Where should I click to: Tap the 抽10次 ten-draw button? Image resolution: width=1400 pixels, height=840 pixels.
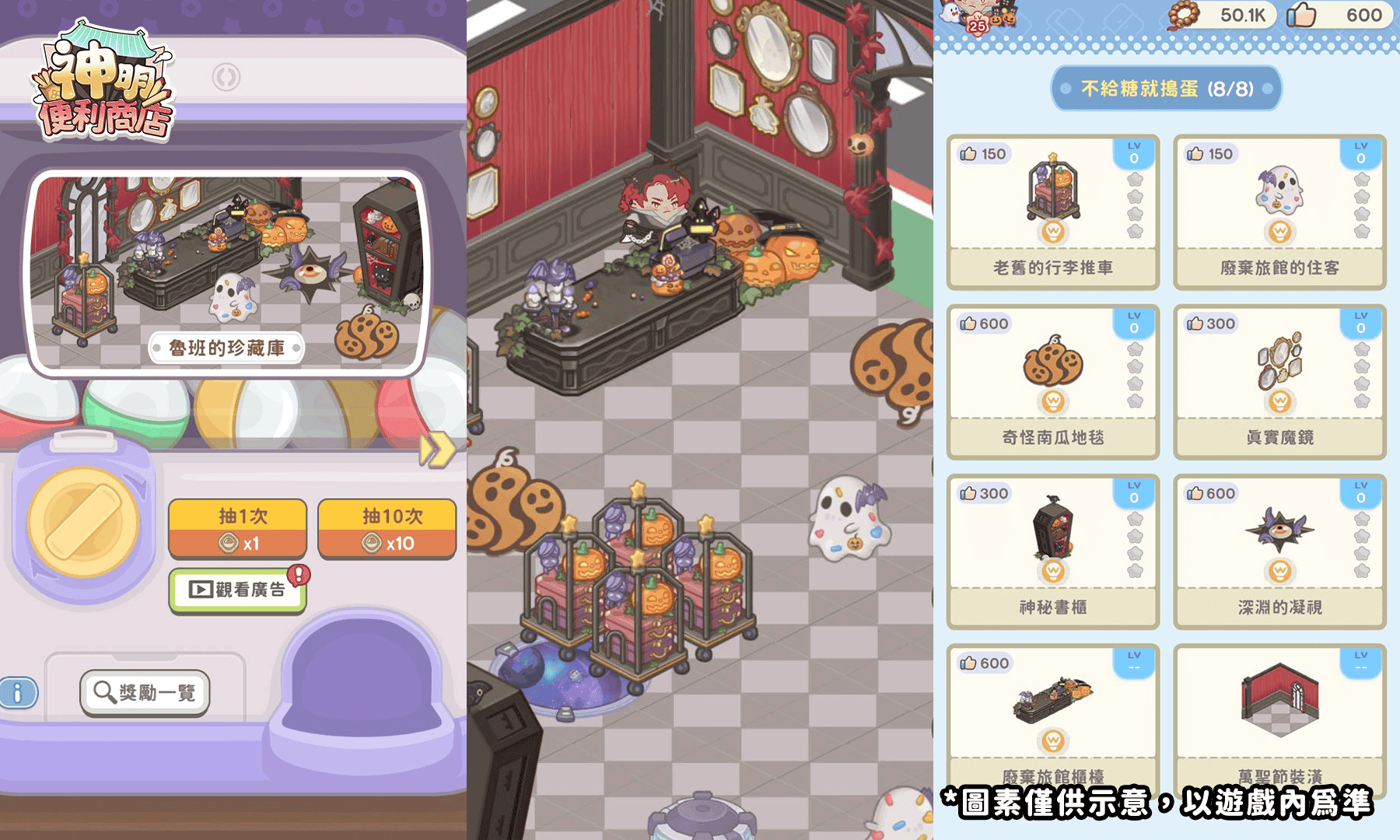(387, 527)
